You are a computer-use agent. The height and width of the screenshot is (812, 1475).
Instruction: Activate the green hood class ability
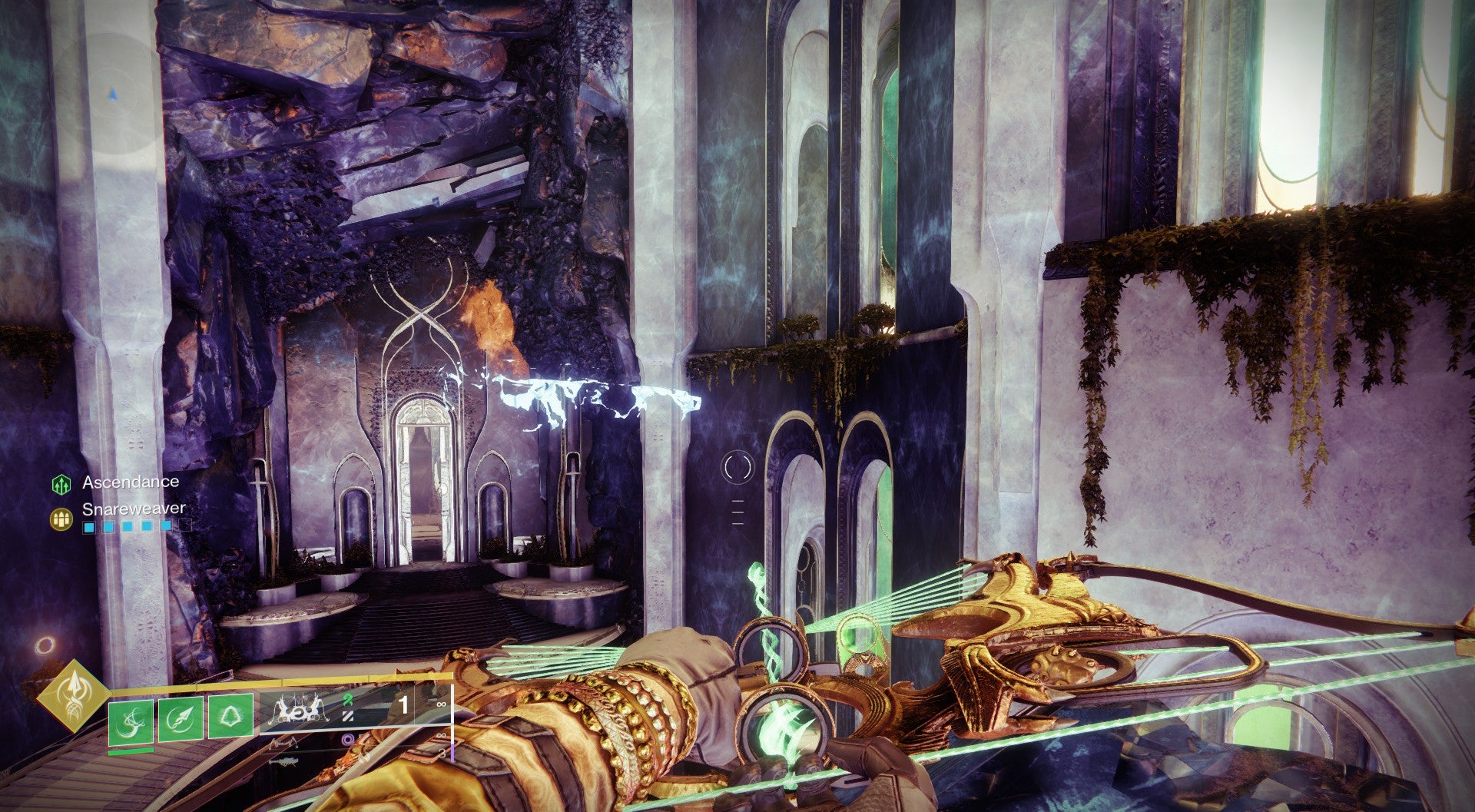[x=231, y=718]
